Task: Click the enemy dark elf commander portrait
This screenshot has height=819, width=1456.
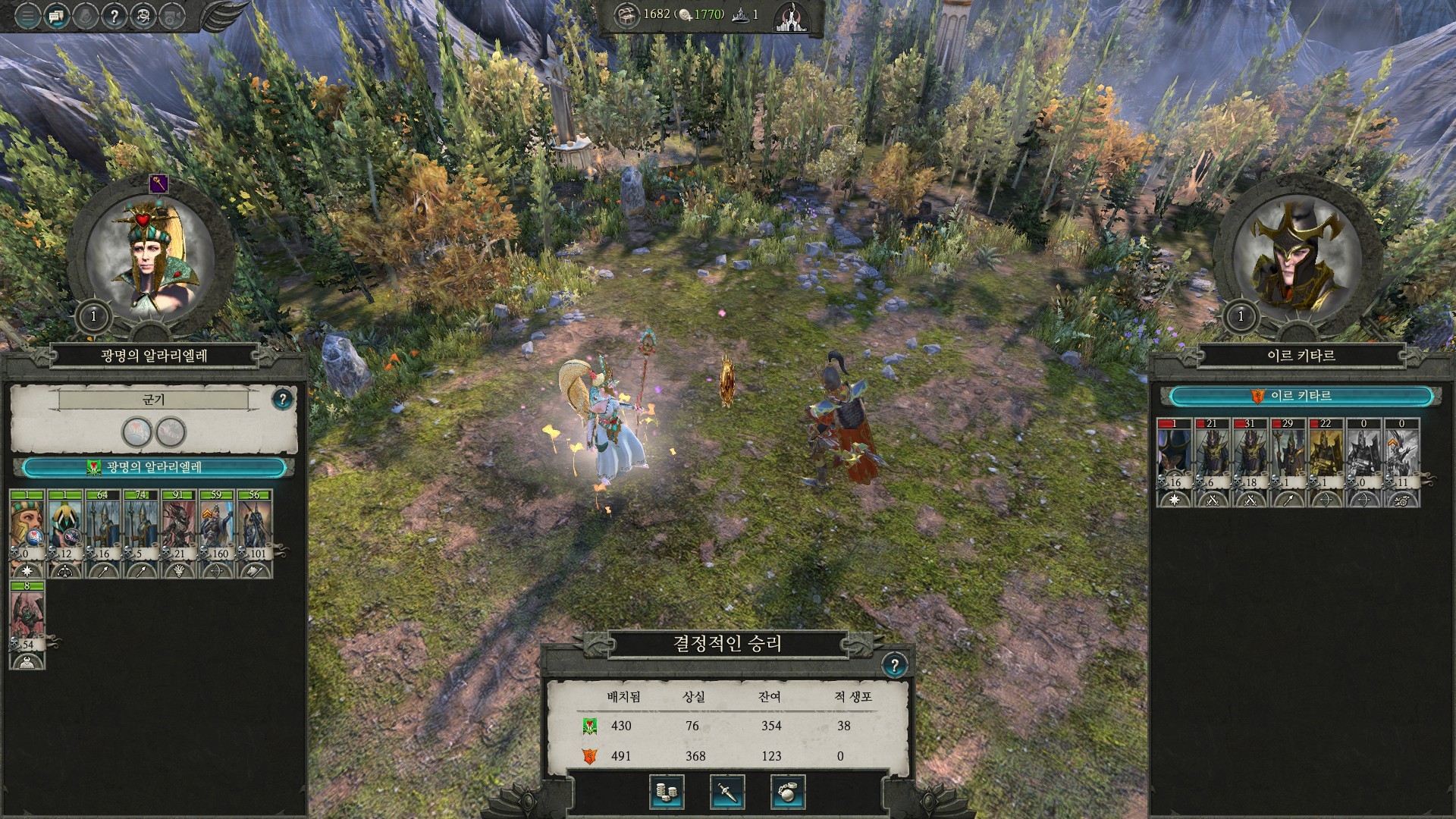Action: [1297, 258]
